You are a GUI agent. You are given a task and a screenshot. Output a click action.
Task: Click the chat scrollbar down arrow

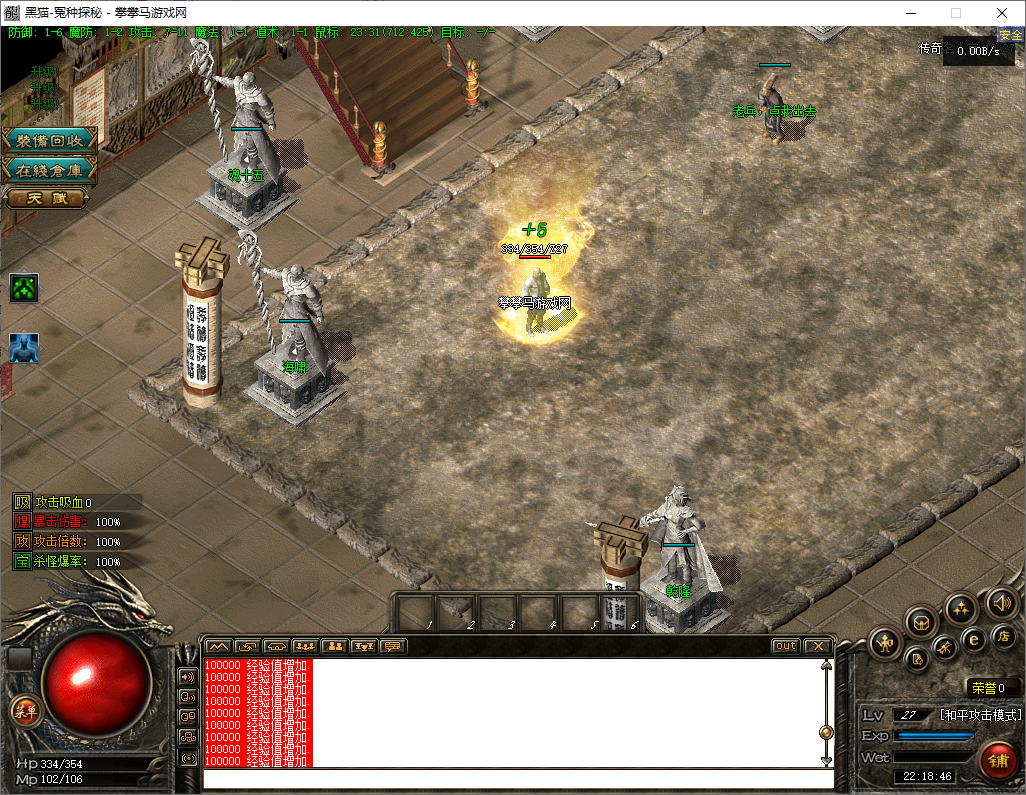(826, 761)
